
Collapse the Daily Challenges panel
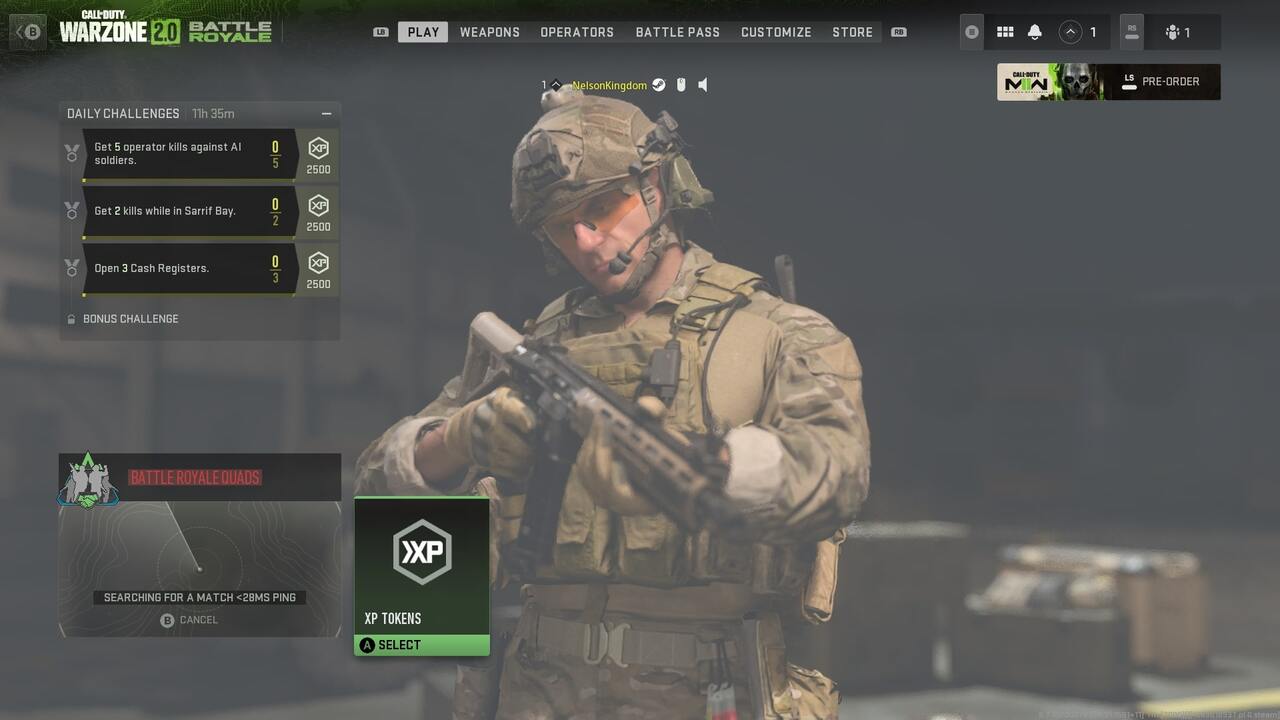tap(326, 113)
